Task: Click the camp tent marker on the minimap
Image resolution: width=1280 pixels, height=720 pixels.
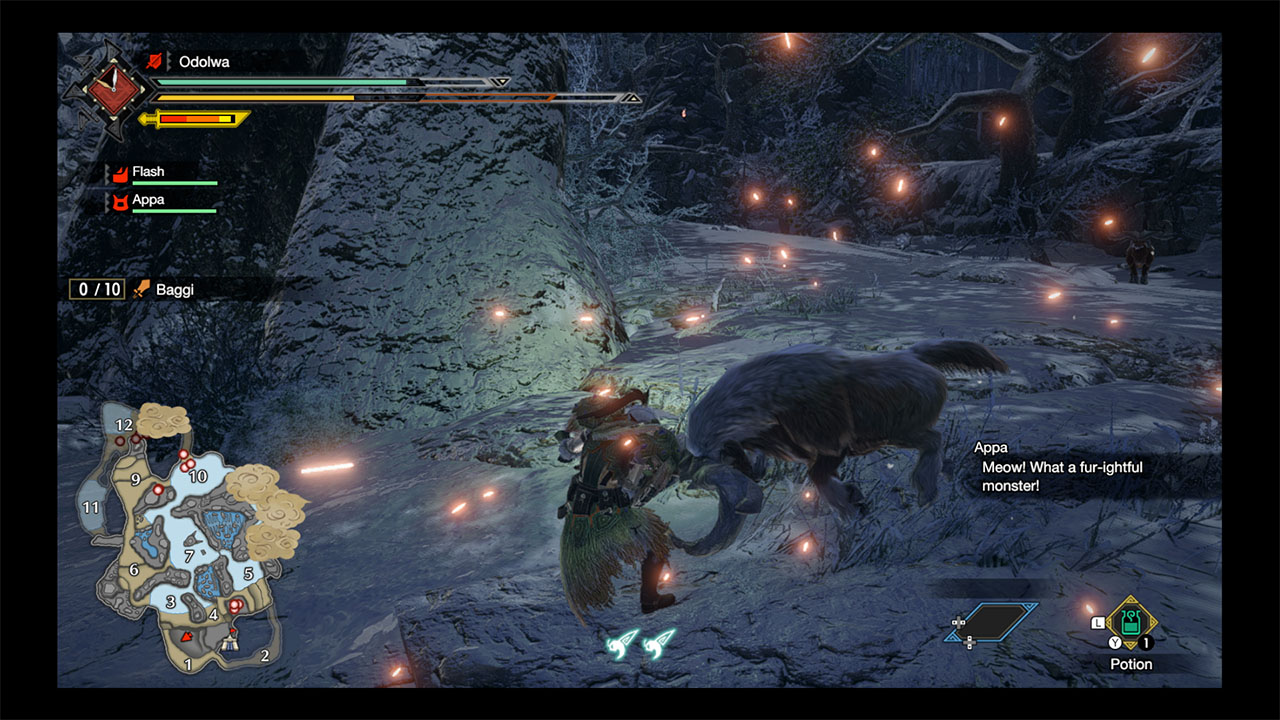Action: (233, 645)
